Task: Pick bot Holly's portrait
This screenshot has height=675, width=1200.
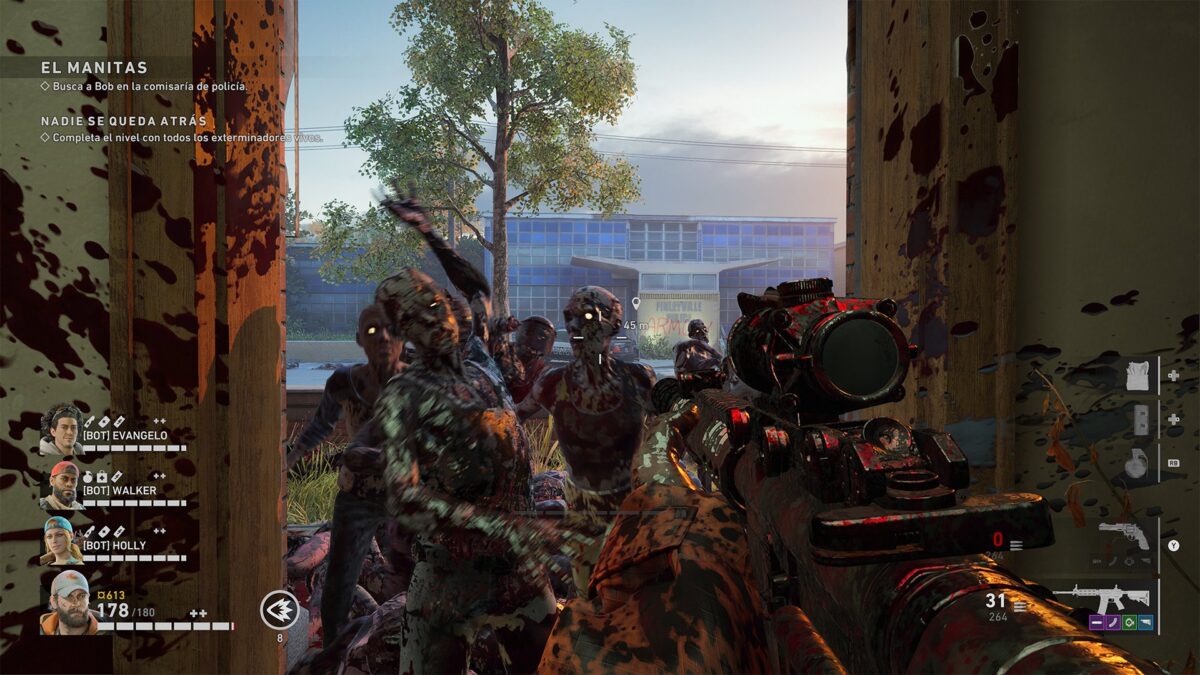Action: click(62, 540)
